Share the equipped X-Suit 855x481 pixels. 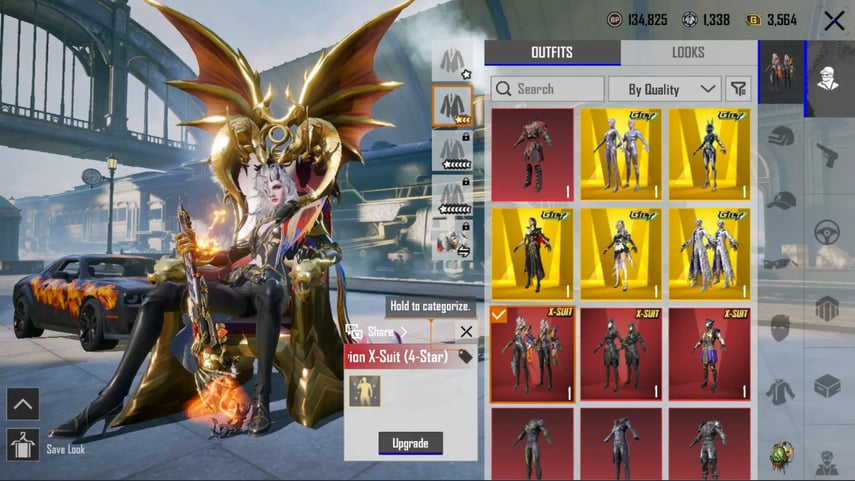377,331
